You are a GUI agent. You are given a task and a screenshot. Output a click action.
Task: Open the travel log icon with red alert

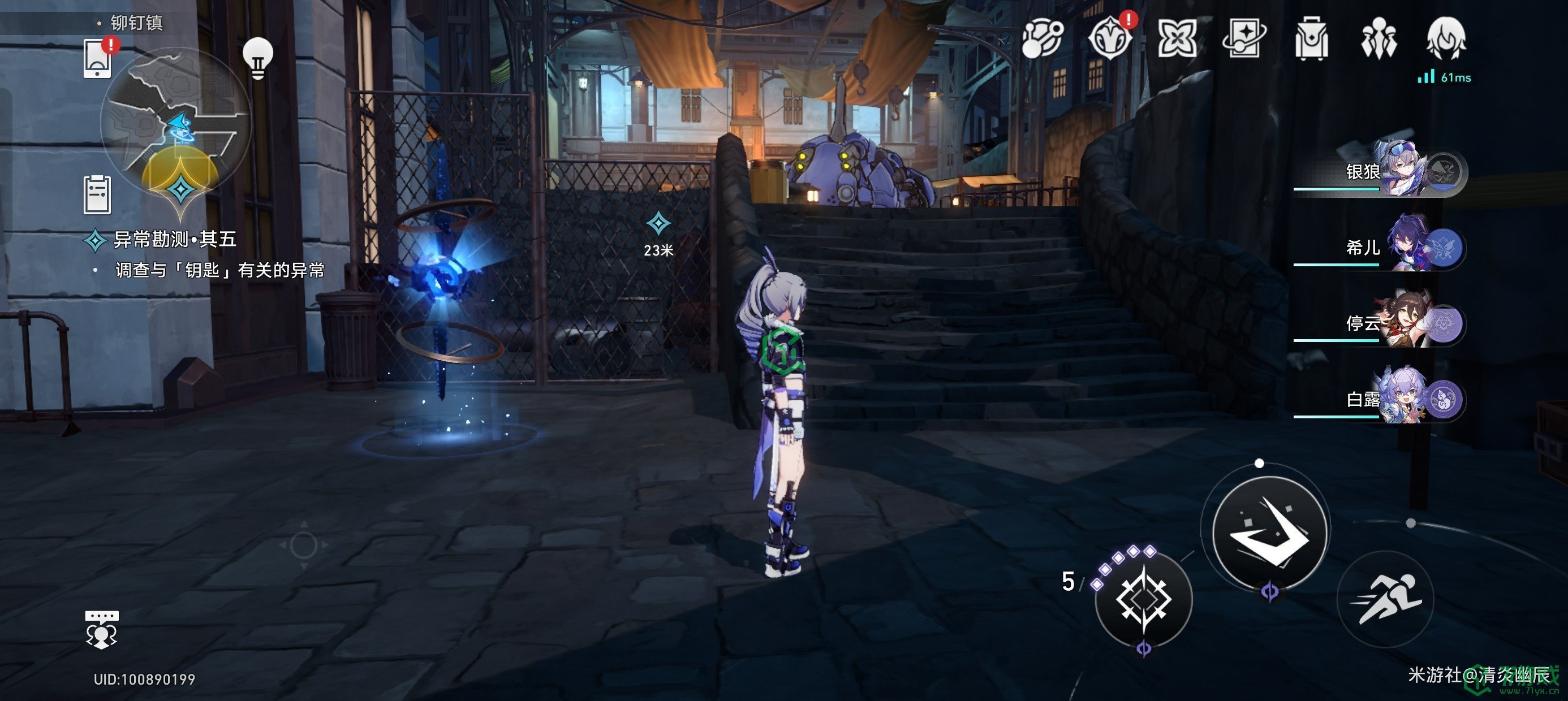point(1110,39)
